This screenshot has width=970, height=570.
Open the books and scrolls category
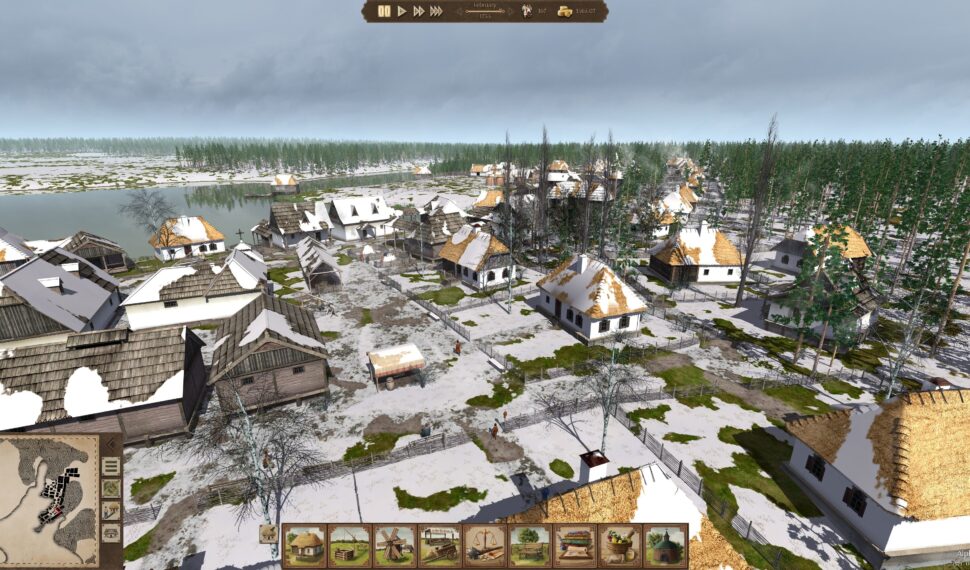click(x=575, y=546)
